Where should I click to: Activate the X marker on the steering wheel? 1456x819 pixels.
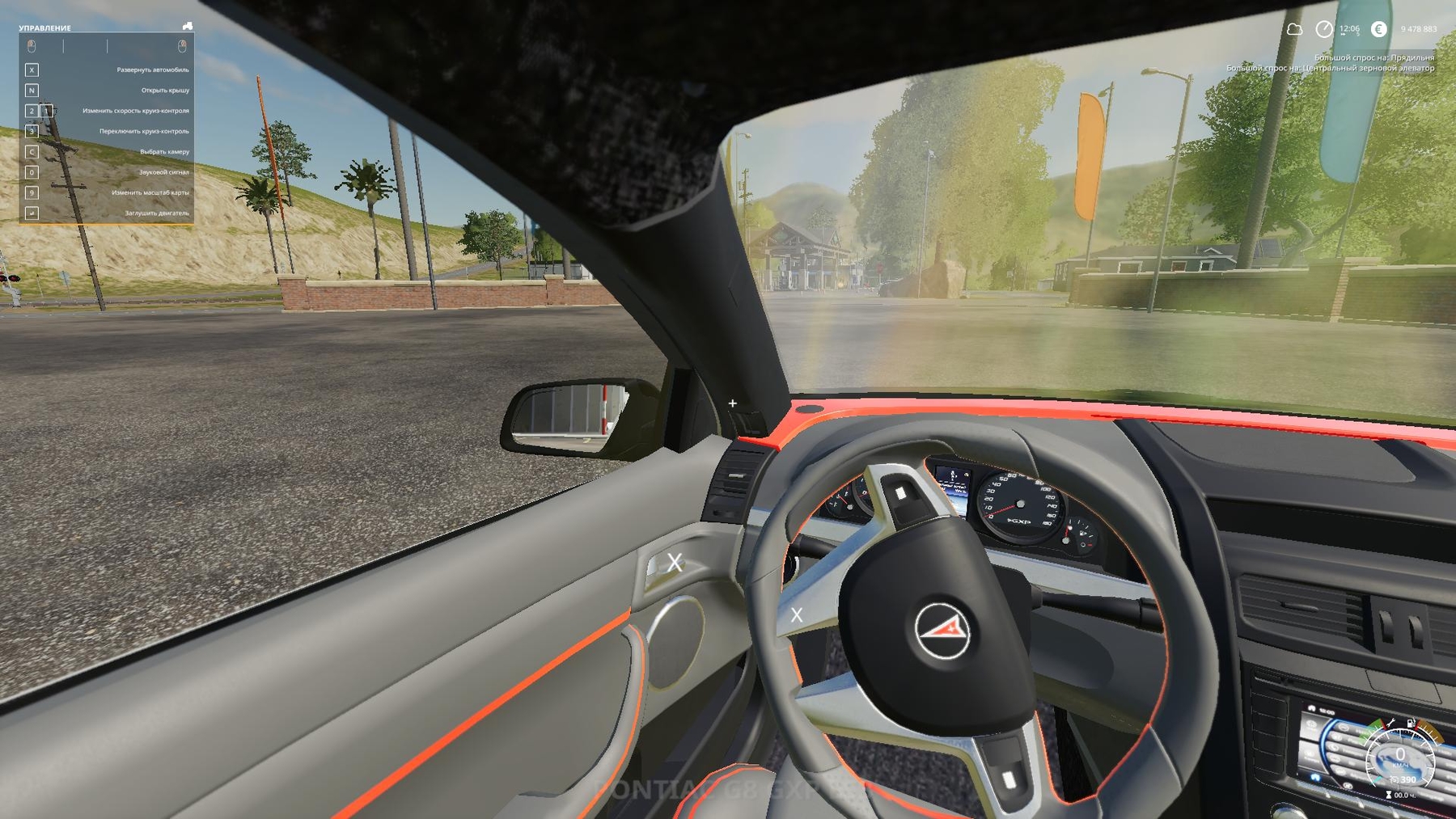pos(797,615)
